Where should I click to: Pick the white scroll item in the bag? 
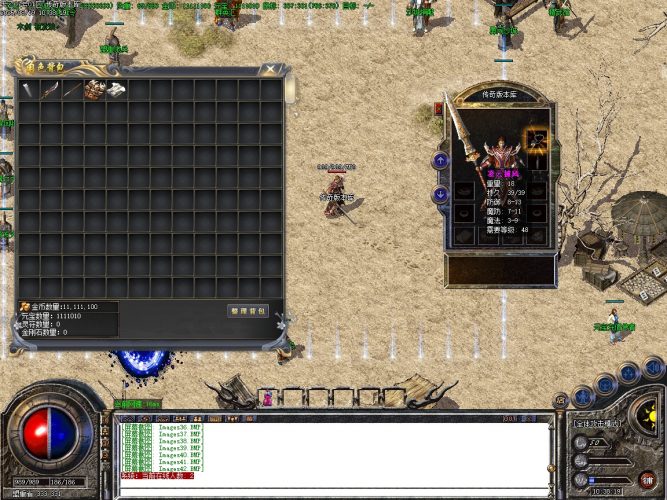tap(115, 89)
